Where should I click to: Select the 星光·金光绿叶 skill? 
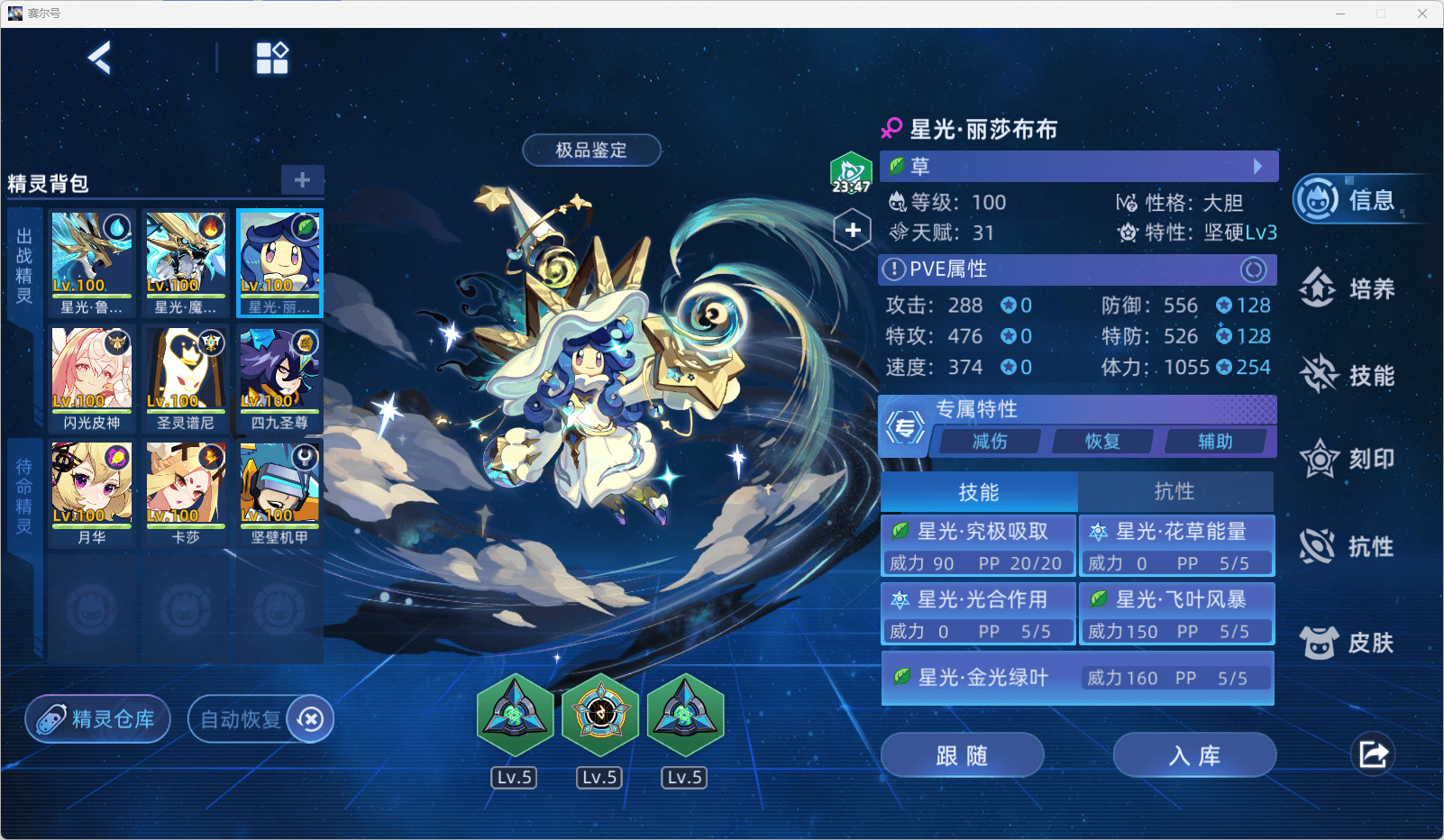pos(1077,678)
